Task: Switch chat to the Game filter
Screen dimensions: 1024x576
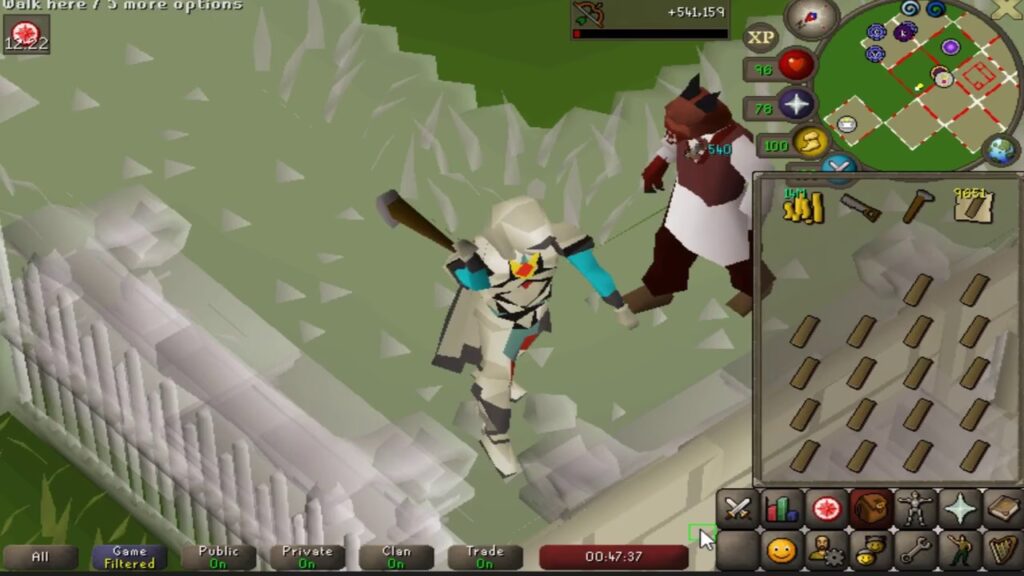Action: (x=129, y=557)
